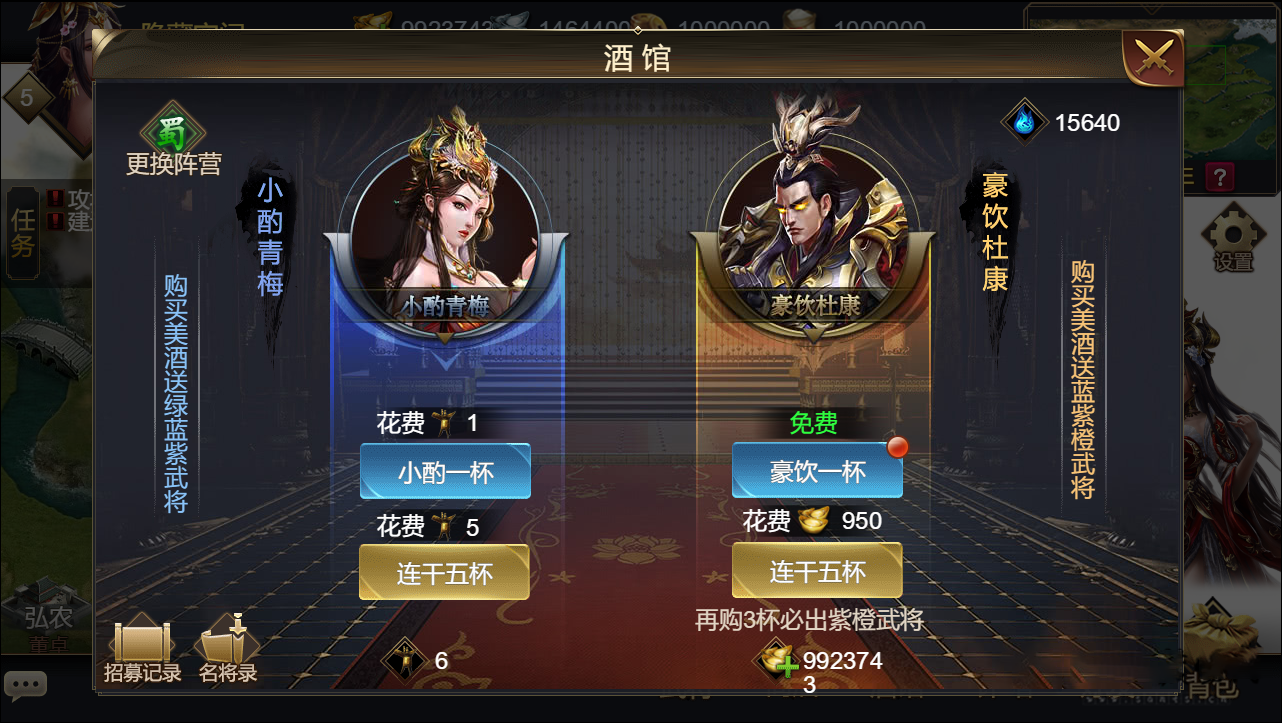Use the free 豪饮一杯 button

(x=817, y=471)
